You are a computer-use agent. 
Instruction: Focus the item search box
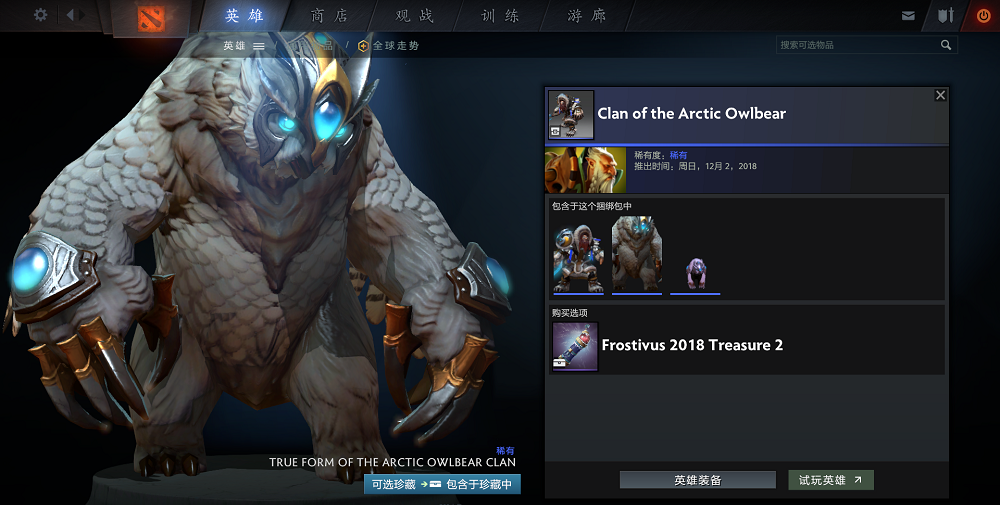[858, 45]
